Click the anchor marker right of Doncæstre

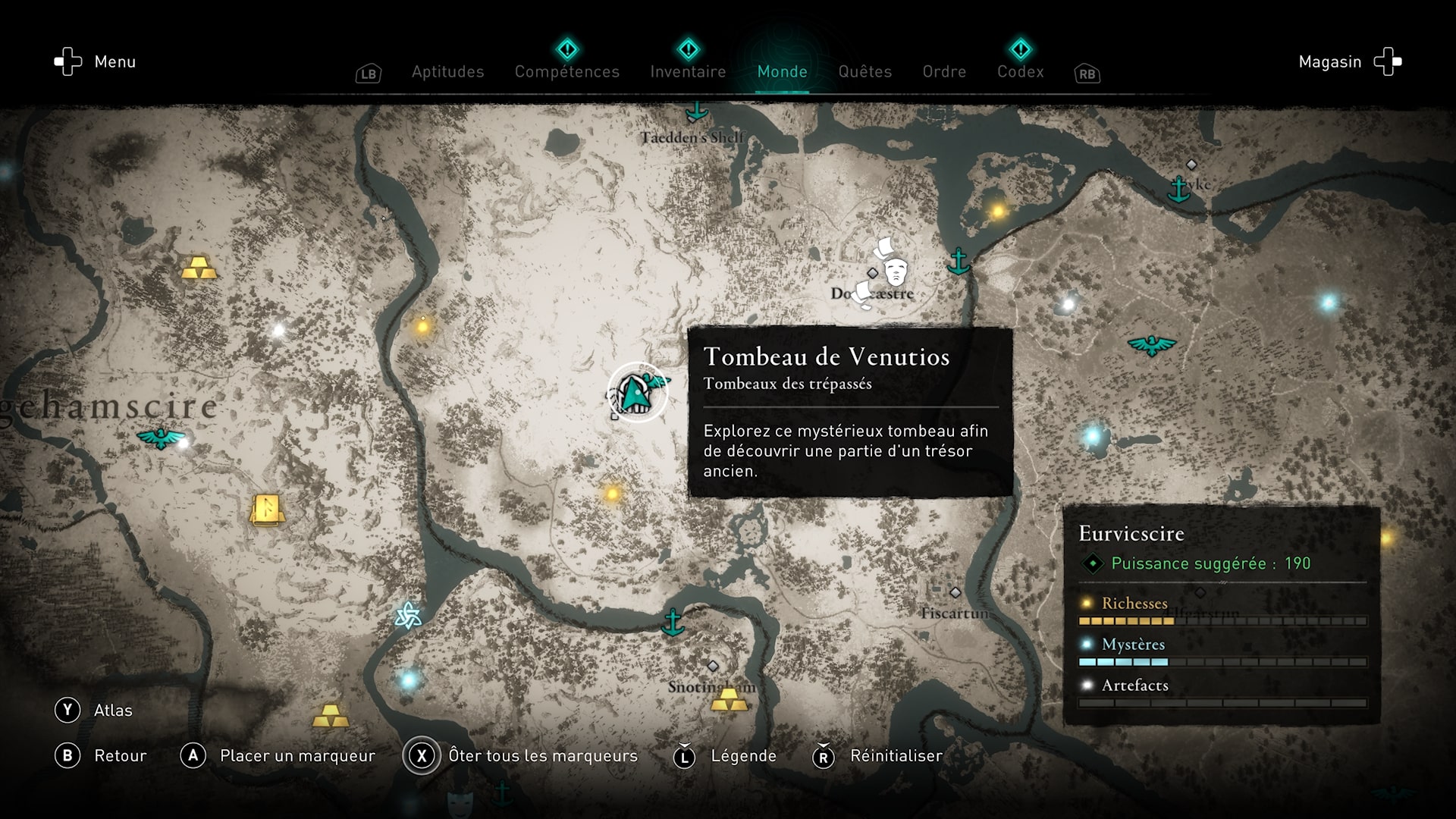(x=959, y=261)
